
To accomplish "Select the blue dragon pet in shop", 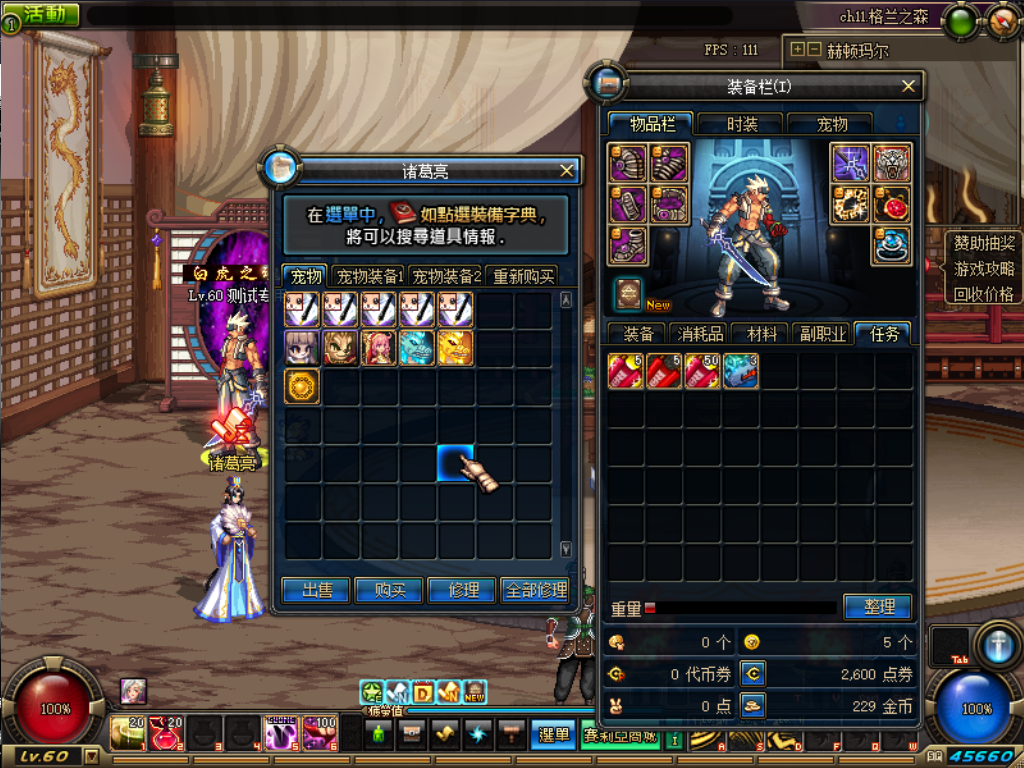I will (x=417, y=347).
